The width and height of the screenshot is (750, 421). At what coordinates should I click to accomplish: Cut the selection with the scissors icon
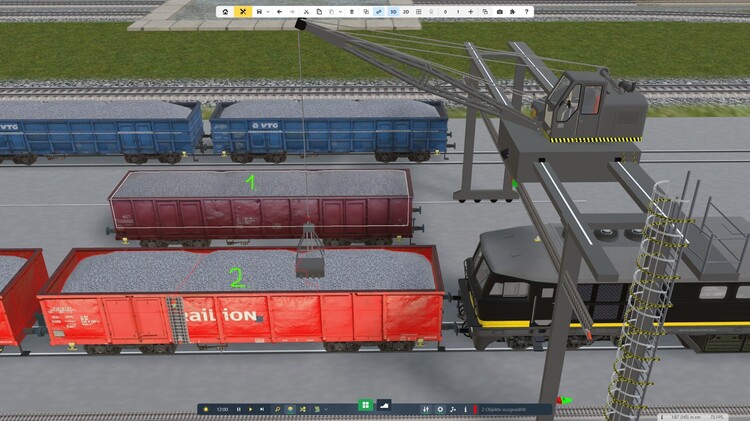(306, 11)
